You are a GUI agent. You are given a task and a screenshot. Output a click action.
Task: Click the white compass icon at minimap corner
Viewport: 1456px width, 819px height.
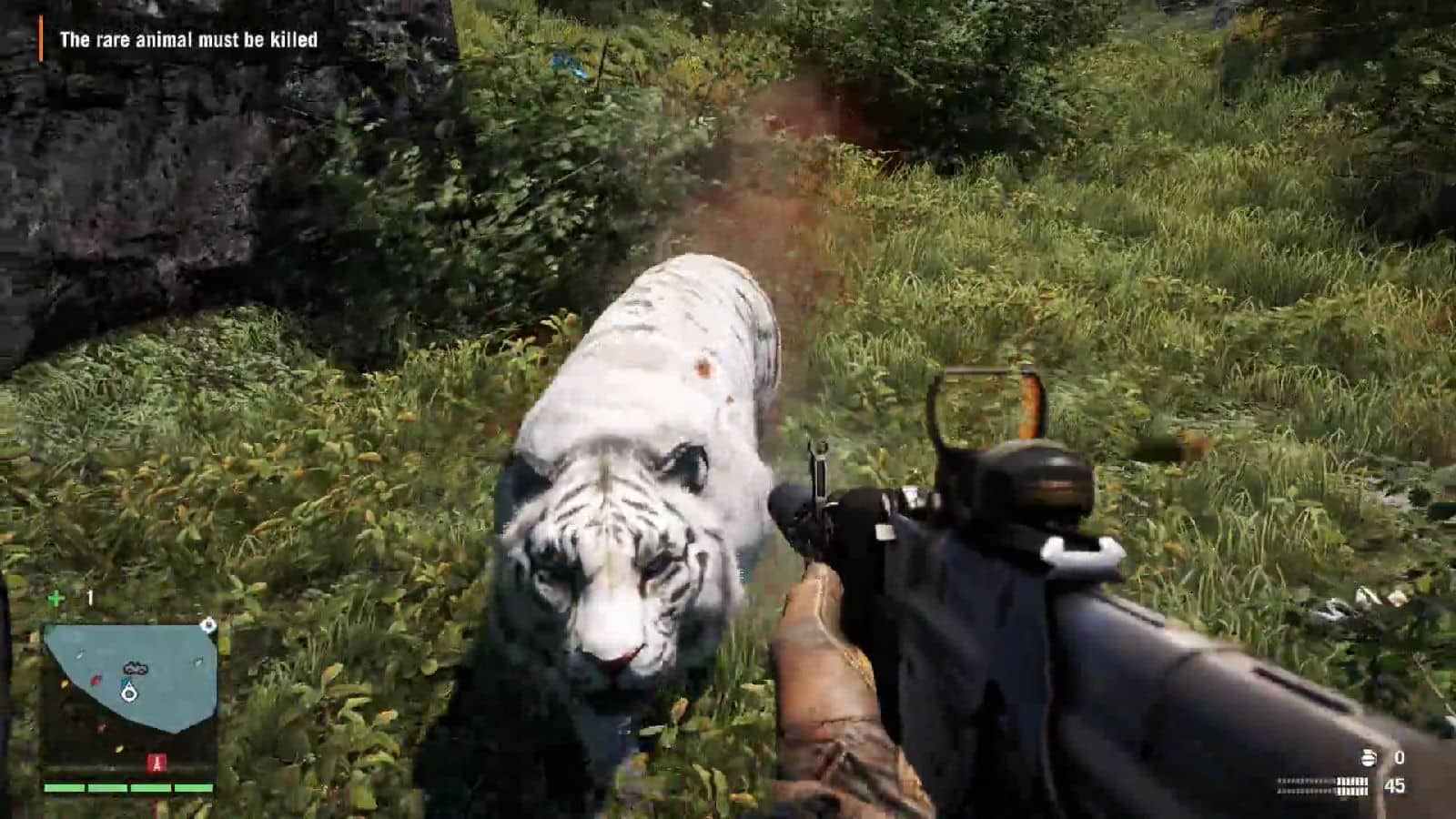pyautogui.click(x=208, y=626)
